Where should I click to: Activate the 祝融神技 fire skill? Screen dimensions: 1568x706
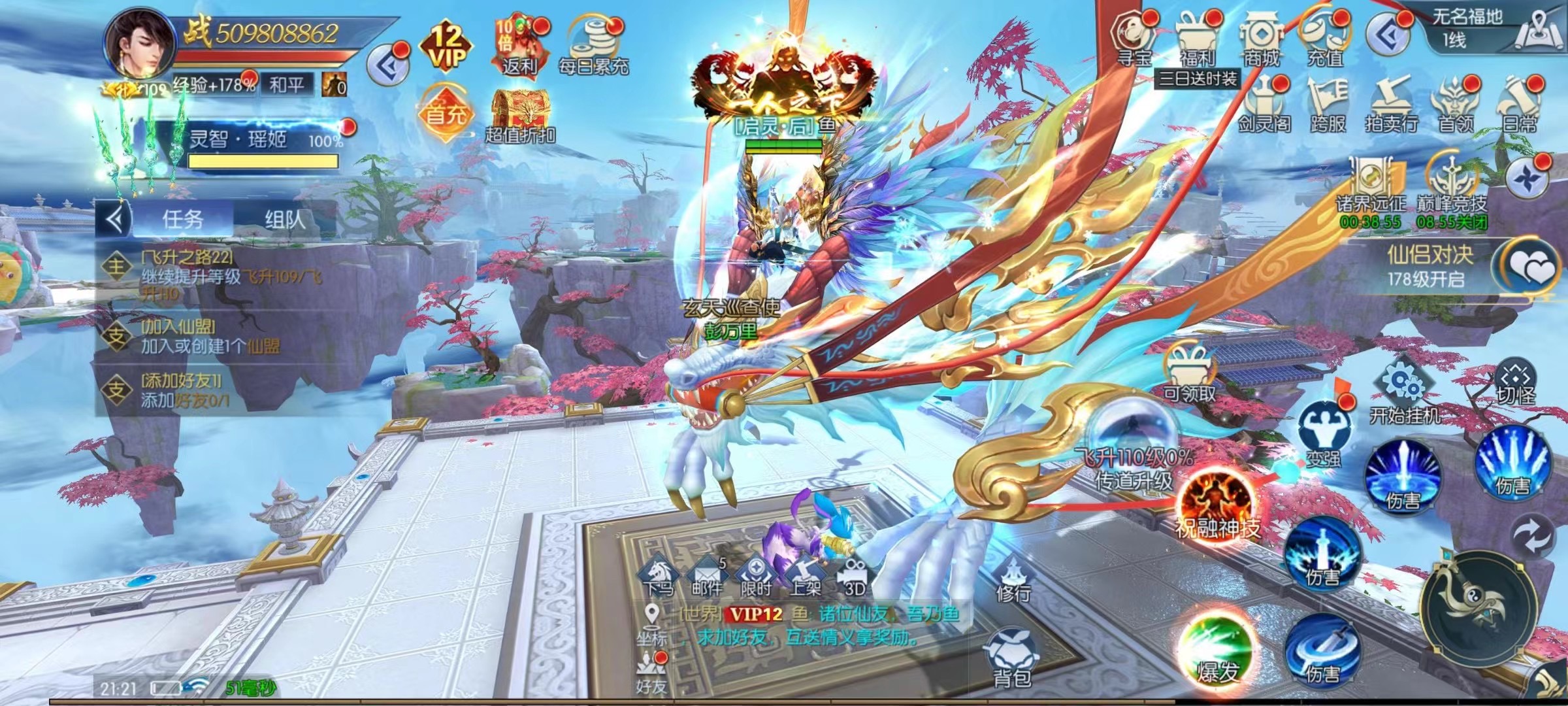[x=1217, y=502]
